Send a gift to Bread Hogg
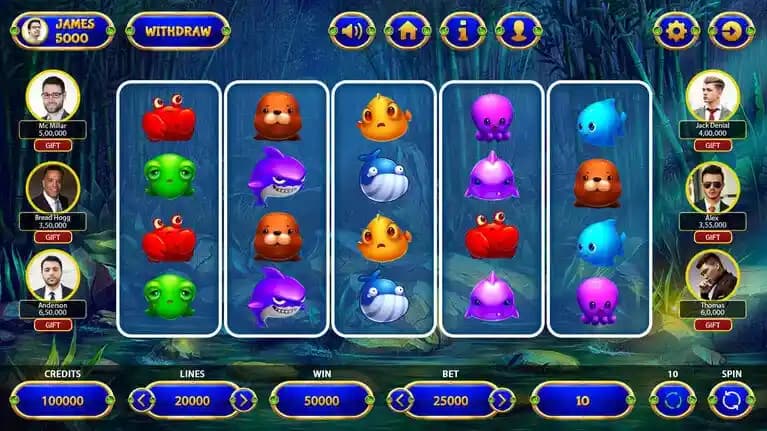Screen dimensions: 767x431 tap(53, 237)
